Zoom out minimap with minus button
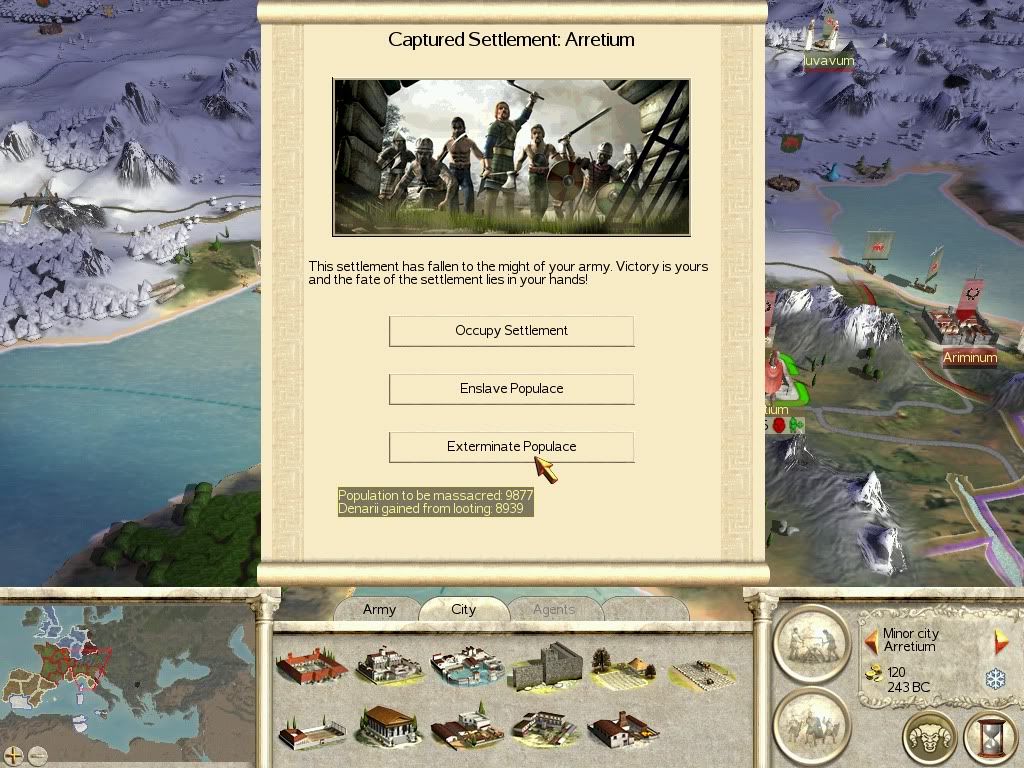This screenshot has width=1024, height=768. click(x=37, y=756)
